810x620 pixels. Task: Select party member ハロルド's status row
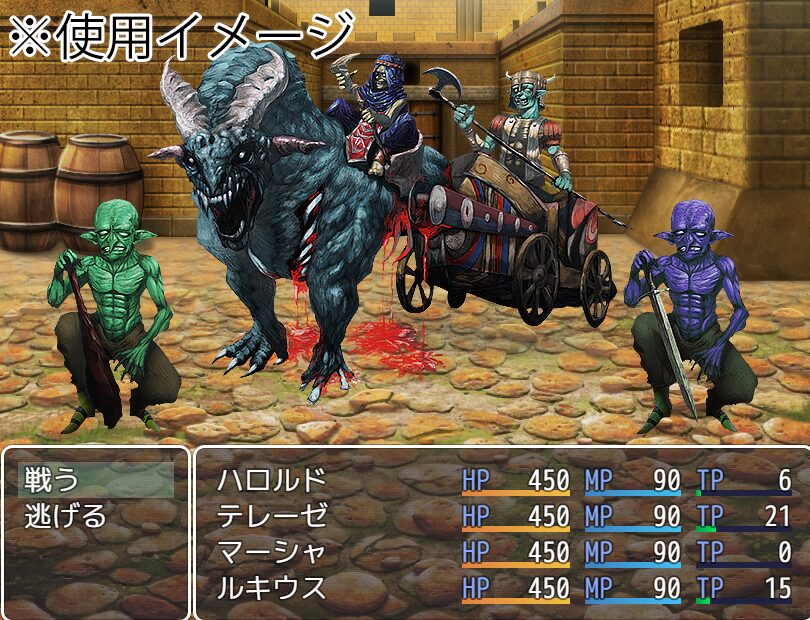[x=258, y=480]
